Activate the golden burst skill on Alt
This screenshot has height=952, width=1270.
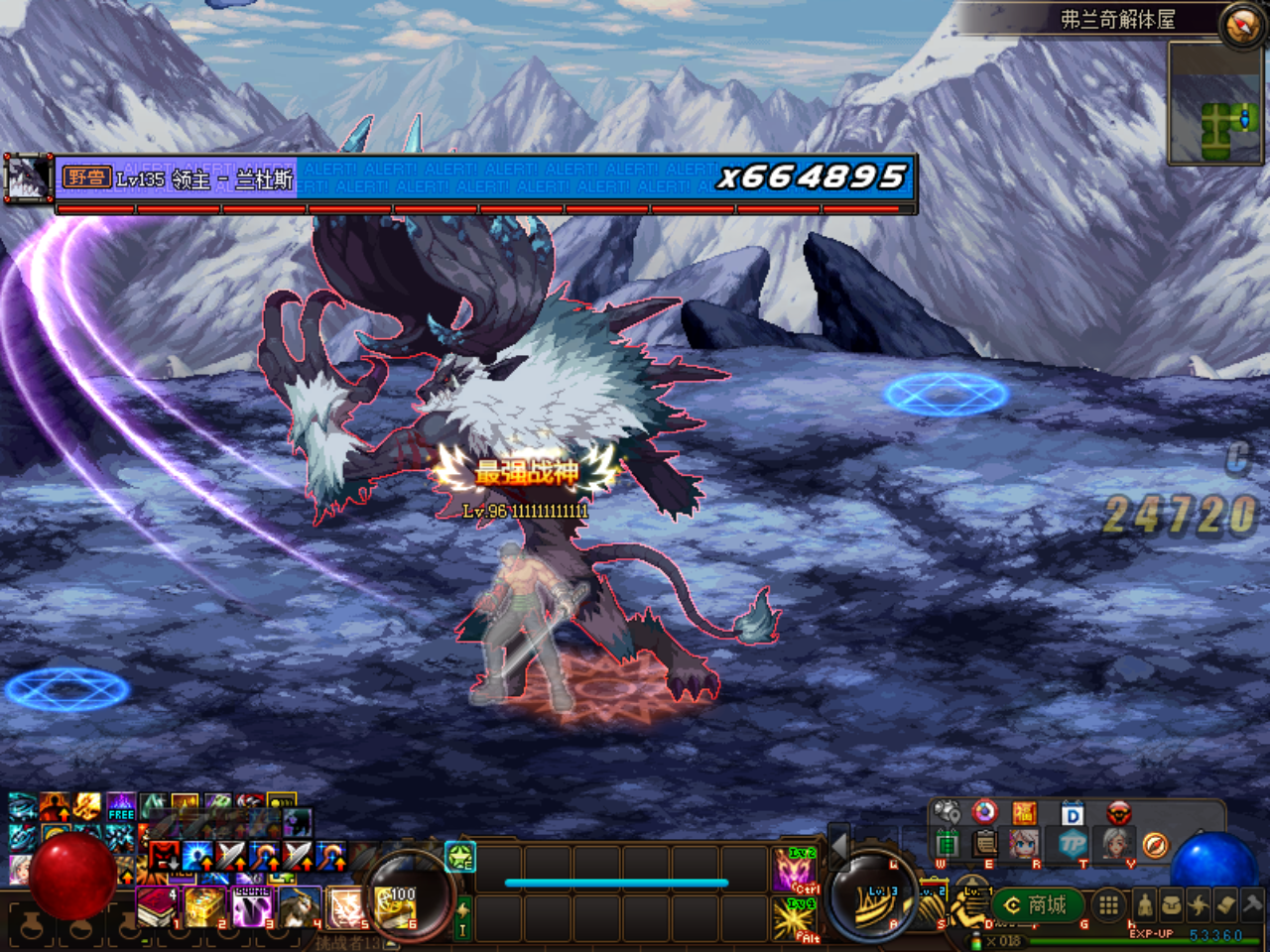pyautogui.click(x=795, y=917)
